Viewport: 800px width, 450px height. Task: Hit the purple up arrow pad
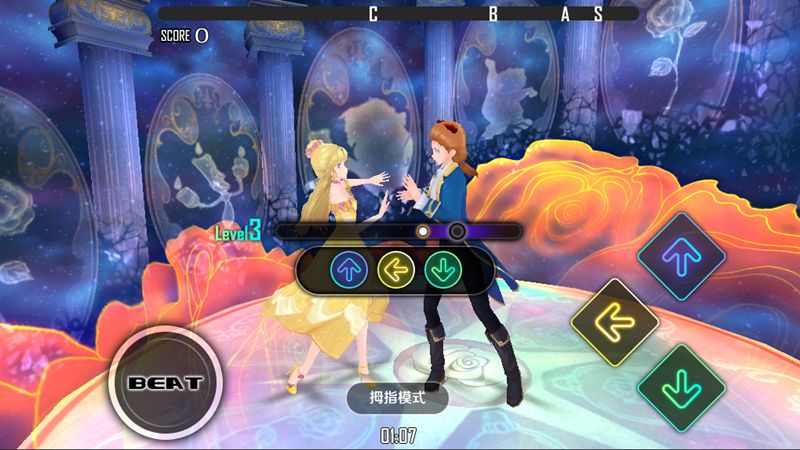[x=681, y=256]
